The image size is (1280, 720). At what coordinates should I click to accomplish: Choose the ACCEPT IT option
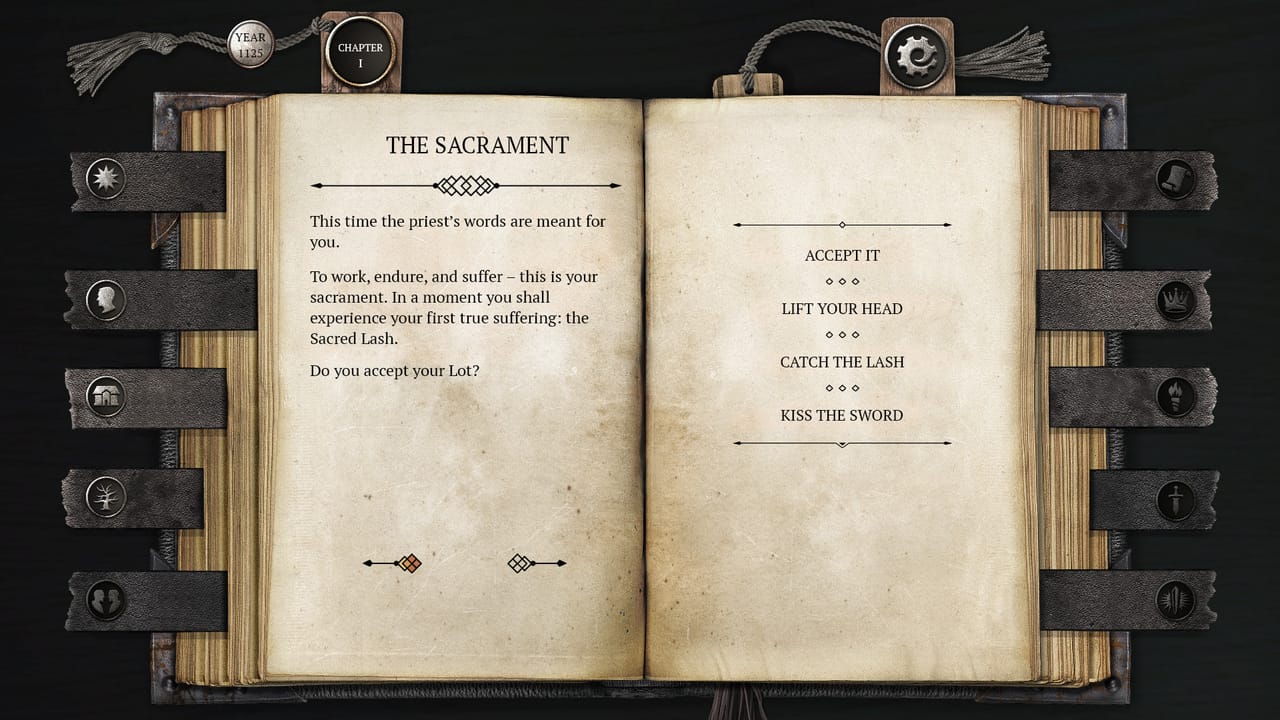click(x=842, y=255)
